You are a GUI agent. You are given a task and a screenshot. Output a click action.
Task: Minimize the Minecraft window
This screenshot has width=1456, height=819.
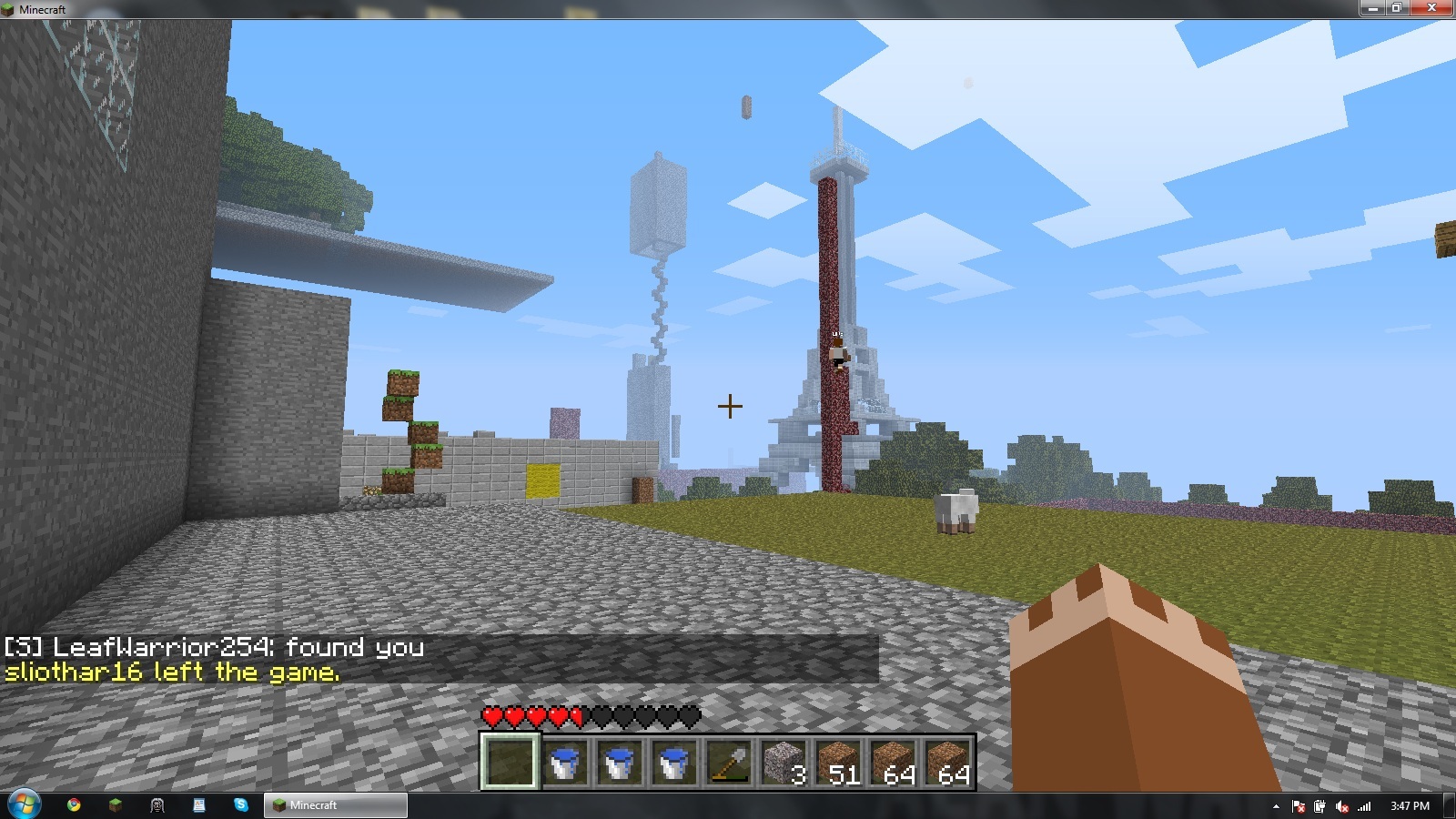[x=1371, y=8]
